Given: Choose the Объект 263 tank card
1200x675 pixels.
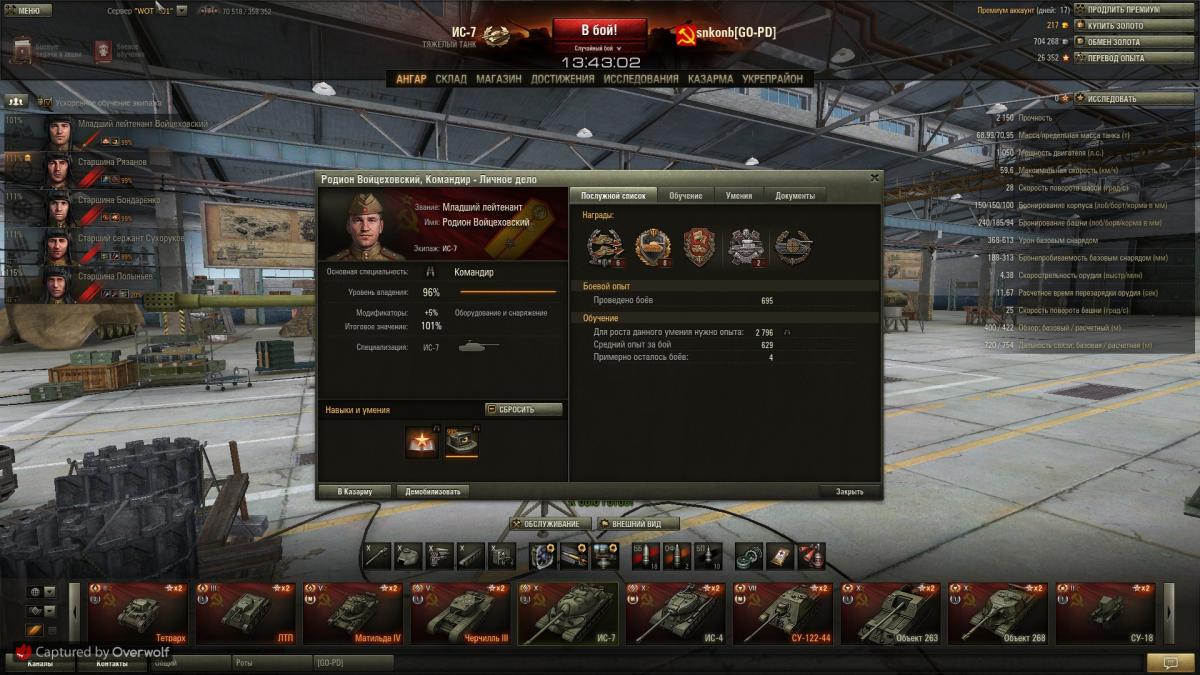Looking at the screenshot, I should [892, 612].
